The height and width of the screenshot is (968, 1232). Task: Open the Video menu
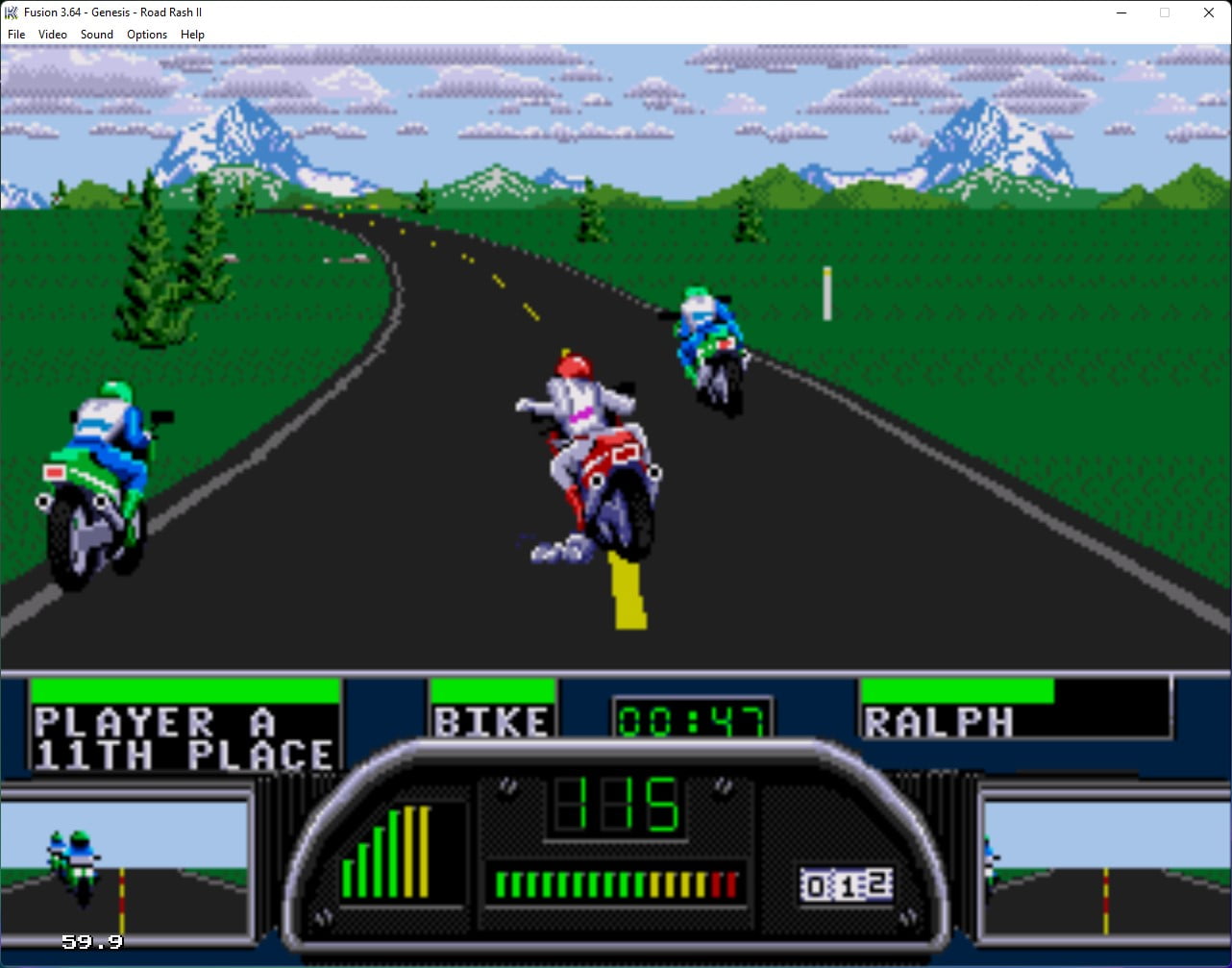(x=52, y=34)
